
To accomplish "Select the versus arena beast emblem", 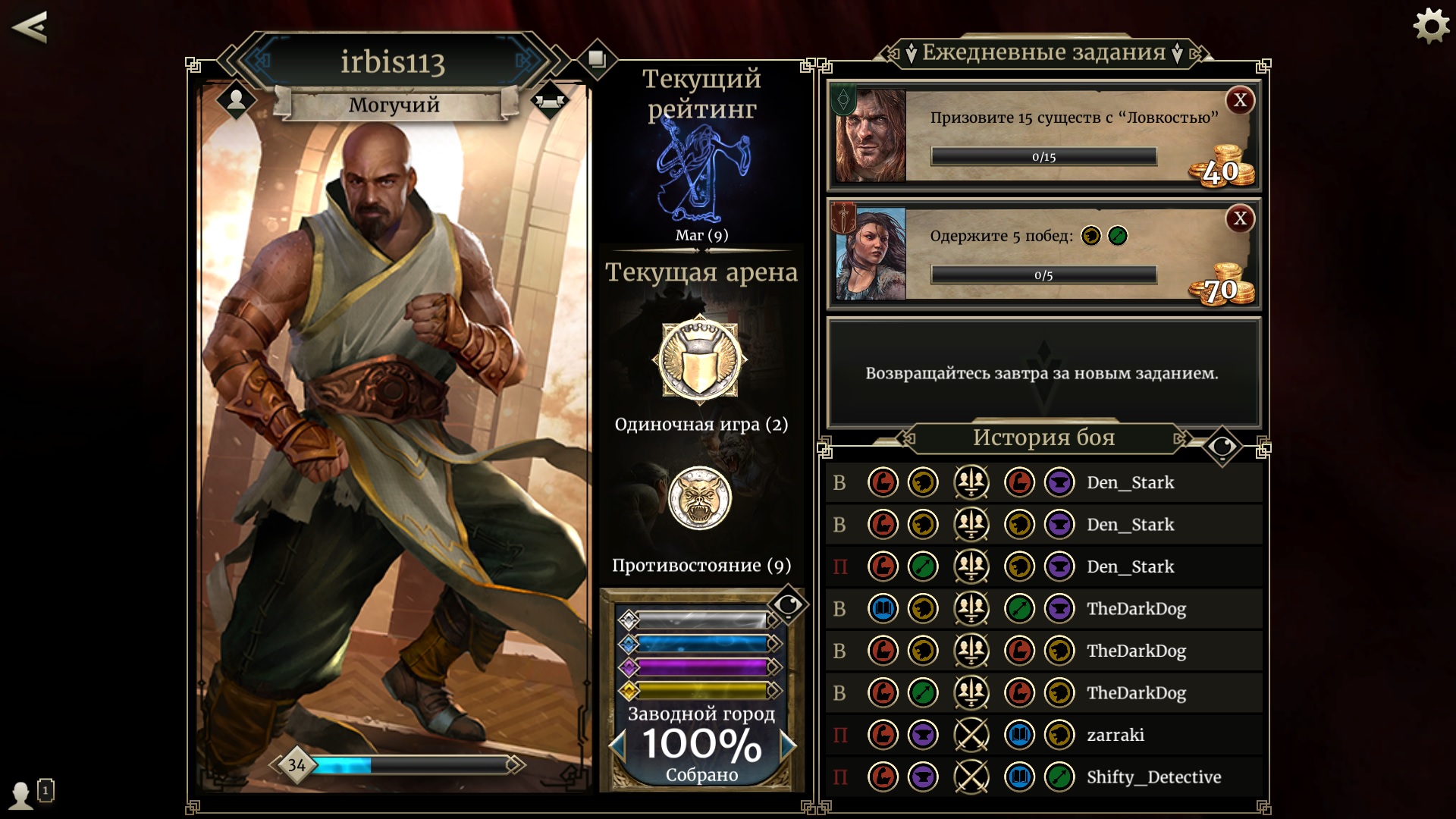I will point(699,498).
